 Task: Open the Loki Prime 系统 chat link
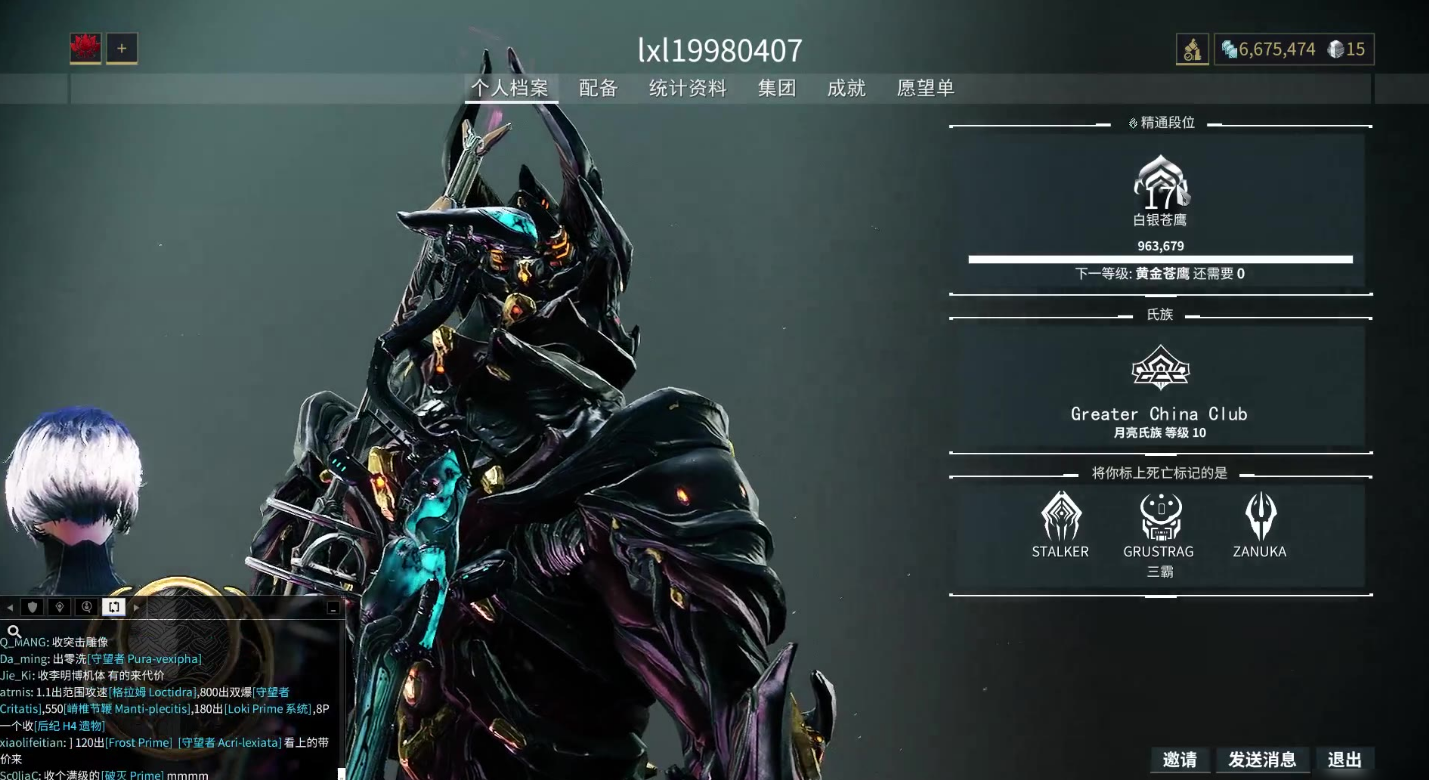click(x=267, y=709)
